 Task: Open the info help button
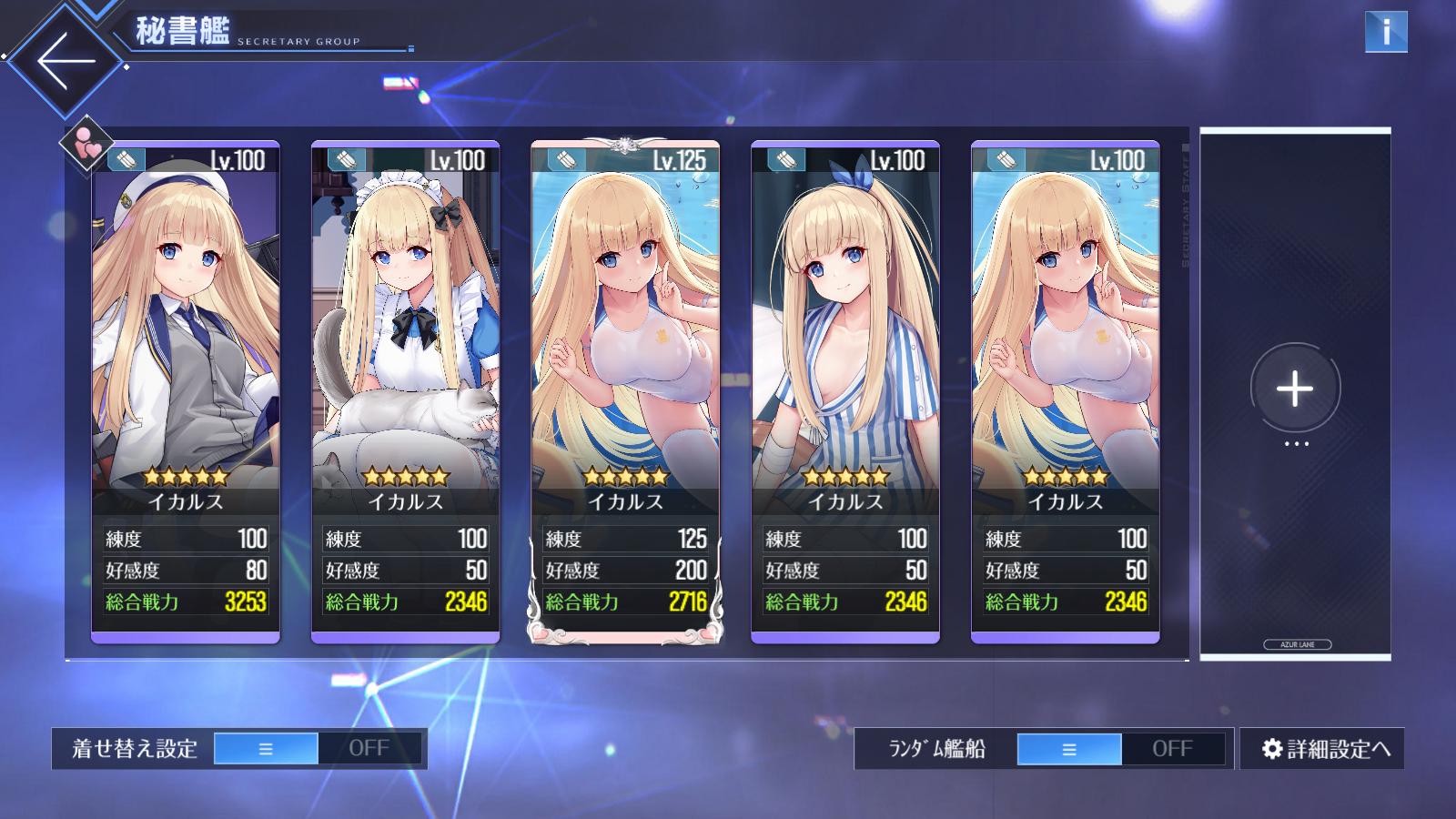(1385, 32)
